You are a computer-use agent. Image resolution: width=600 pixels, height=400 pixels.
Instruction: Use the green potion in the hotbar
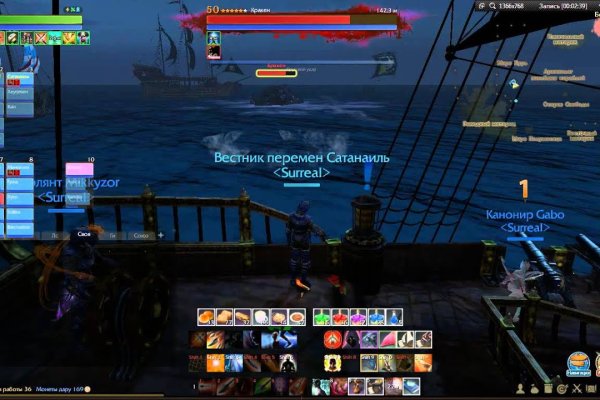pos(321,317)
